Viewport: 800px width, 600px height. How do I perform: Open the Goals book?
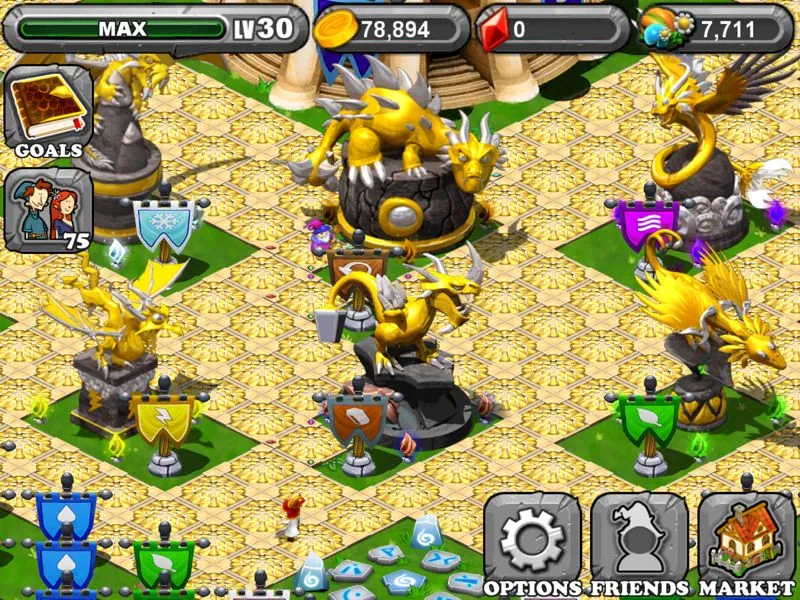(x=48, y=110)
